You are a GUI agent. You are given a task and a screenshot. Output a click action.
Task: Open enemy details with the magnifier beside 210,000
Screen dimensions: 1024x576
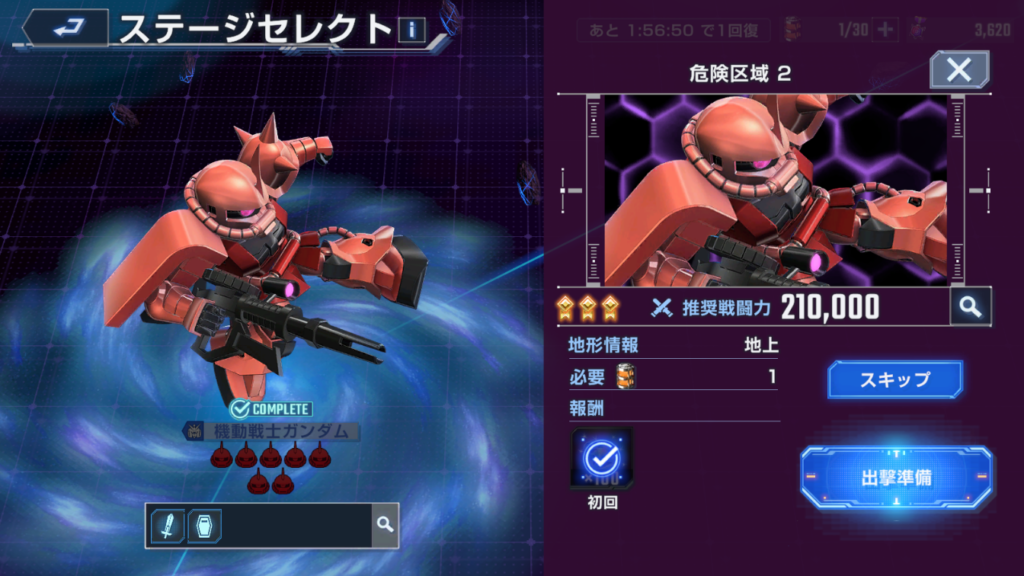tap(969, 307)
